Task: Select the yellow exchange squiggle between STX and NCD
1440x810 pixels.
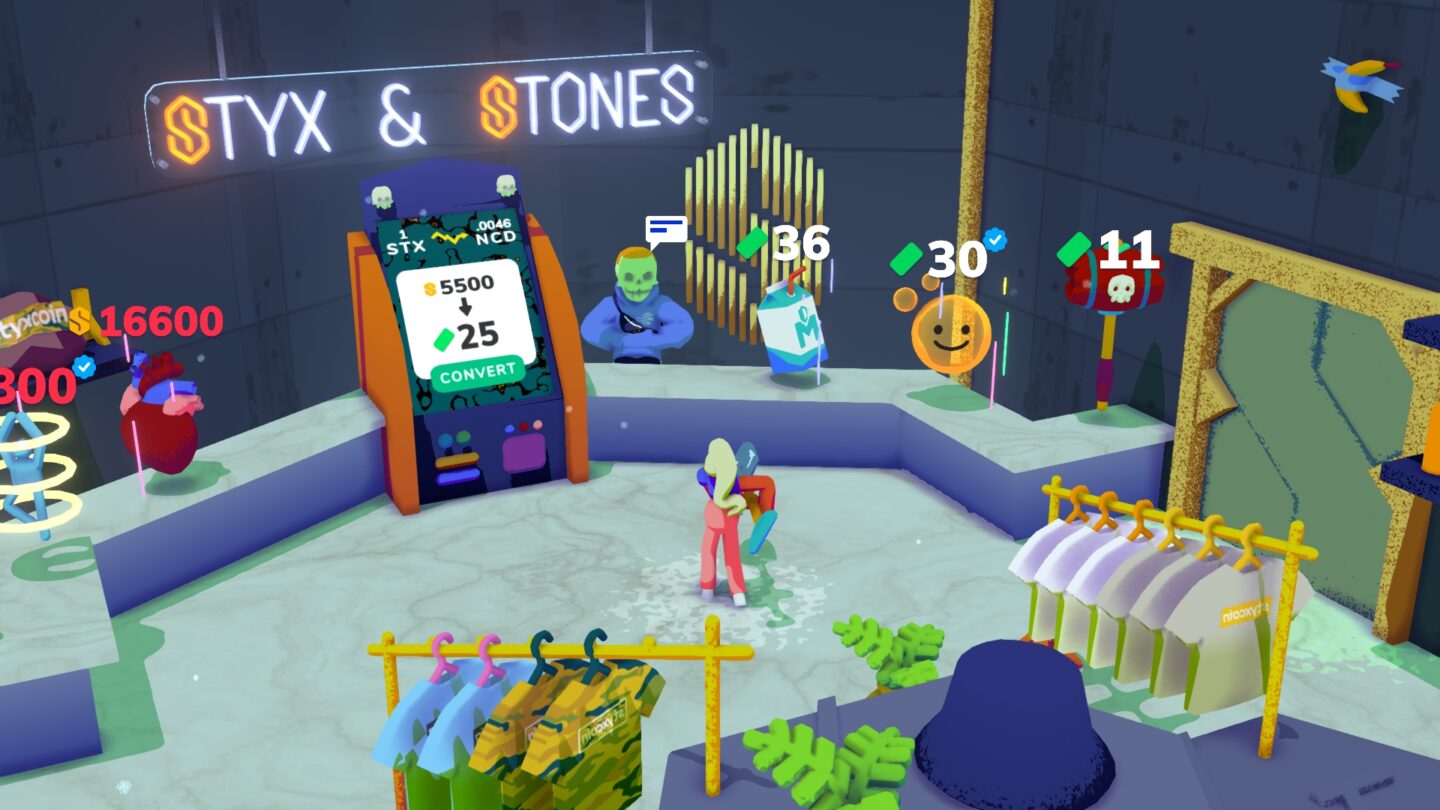Action: [448, 236]
